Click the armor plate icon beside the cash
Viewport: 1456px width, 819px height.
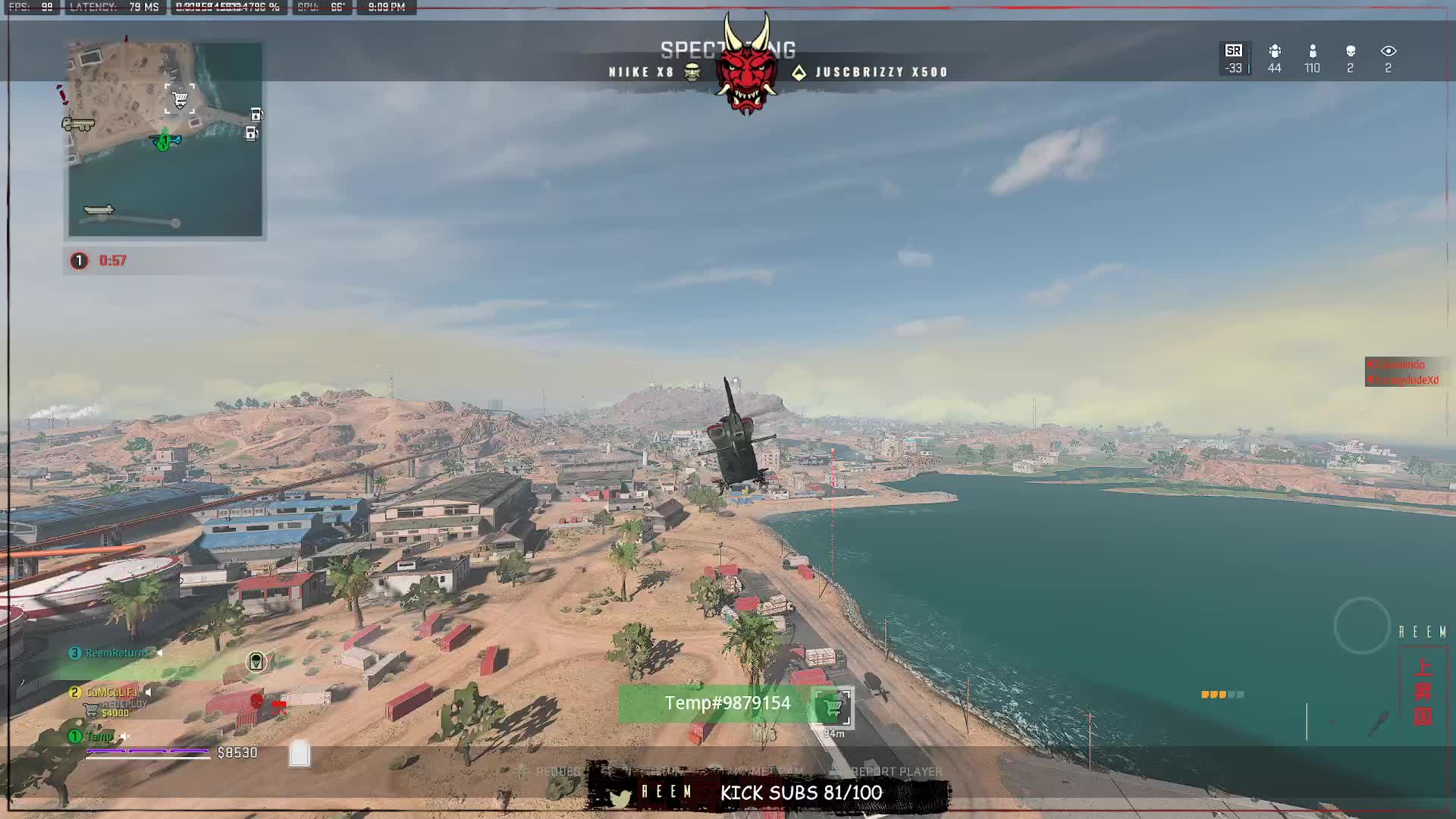click(x=300, y=753)
